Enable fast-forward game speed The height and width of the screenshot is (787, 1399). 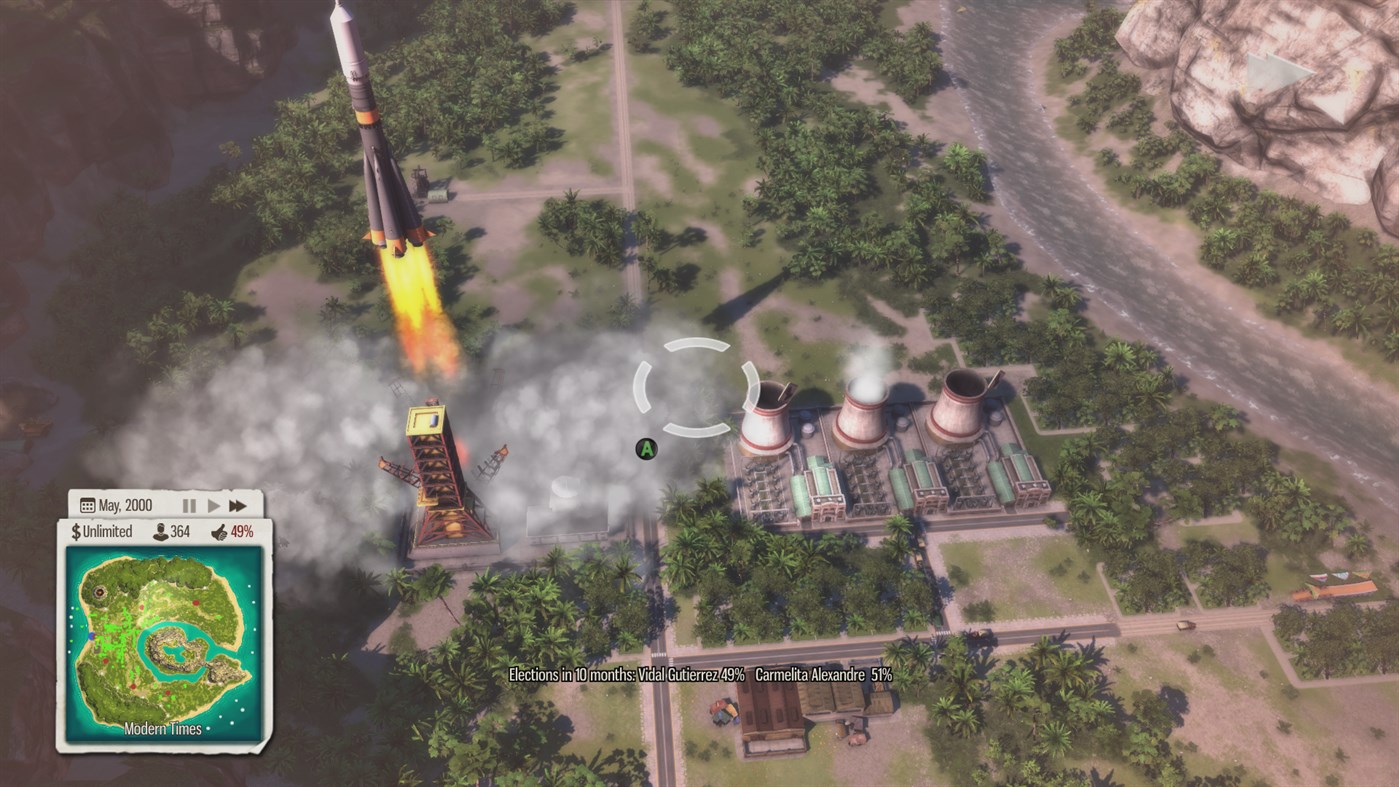coord(238,505)
